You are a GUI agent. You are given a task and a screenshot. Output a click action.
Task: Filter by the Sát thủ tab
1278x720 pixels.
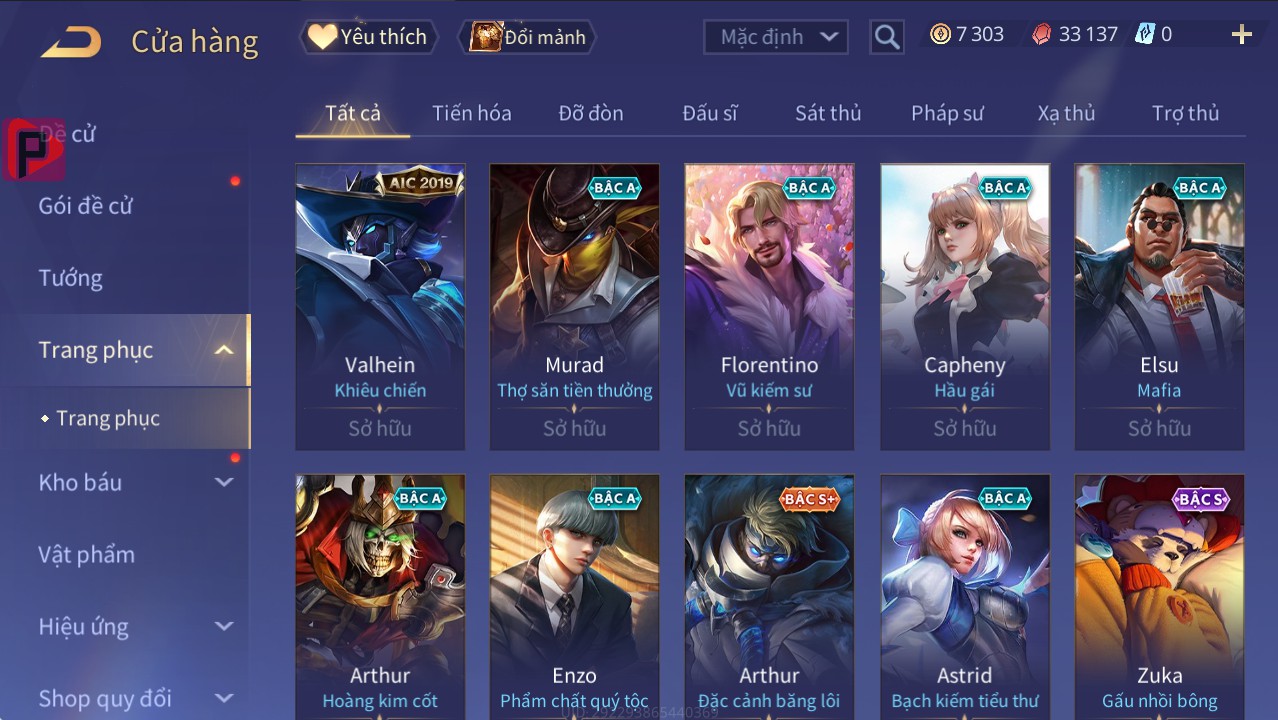[x=827, y=113]
